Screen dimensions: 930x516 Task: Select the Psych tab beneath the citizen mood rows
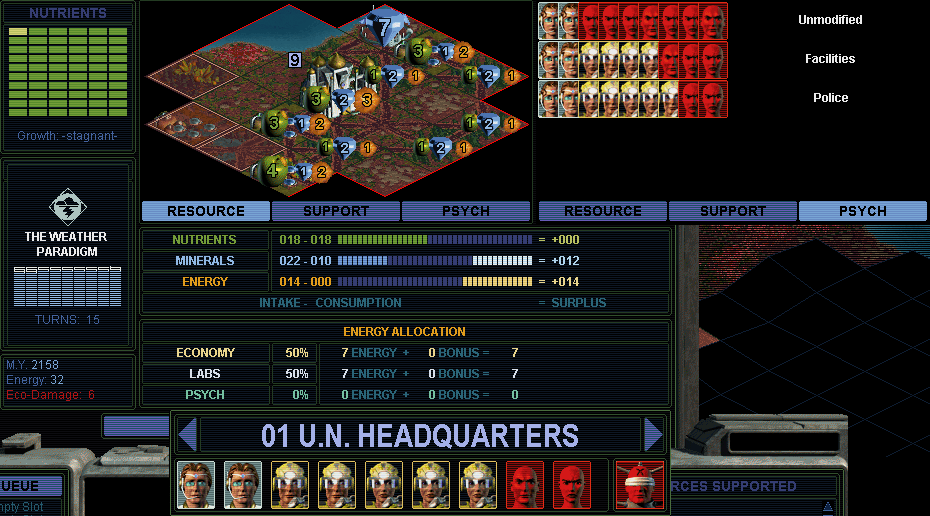click(863, 211)
